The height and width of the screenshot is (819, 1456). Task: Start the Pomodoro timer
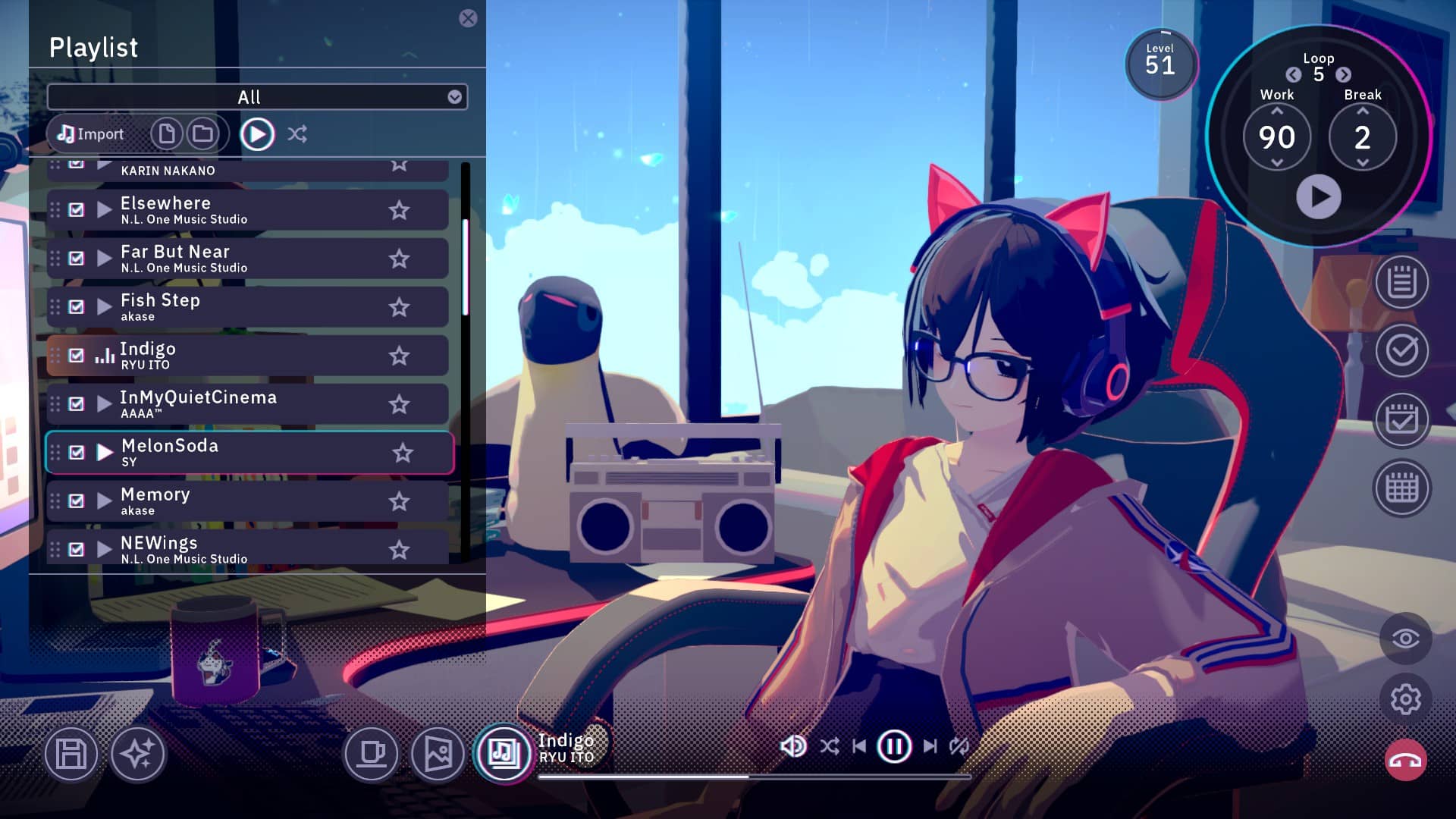coord(1318,197)
